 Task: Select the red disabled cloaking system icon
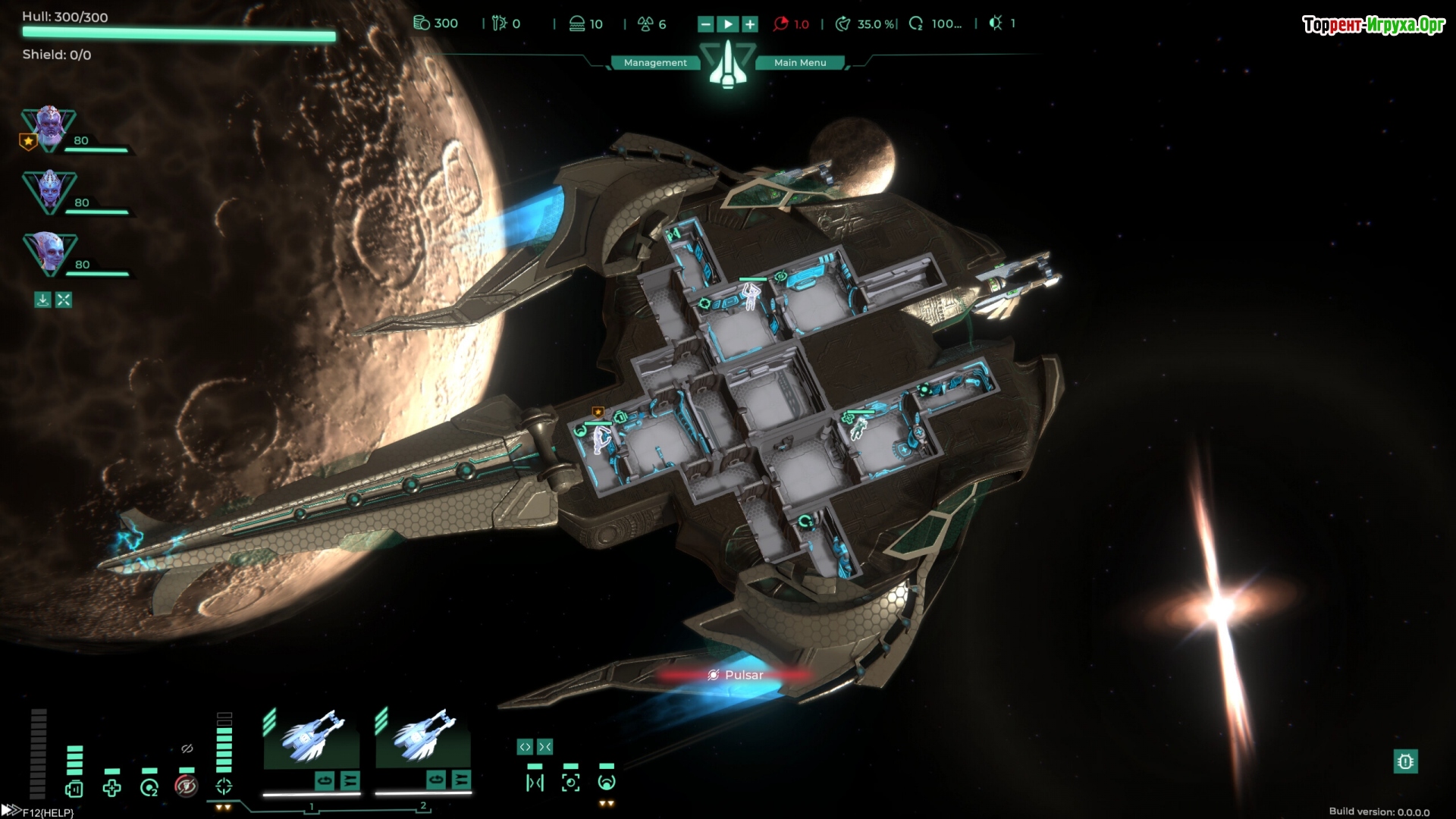coord(187,786)
